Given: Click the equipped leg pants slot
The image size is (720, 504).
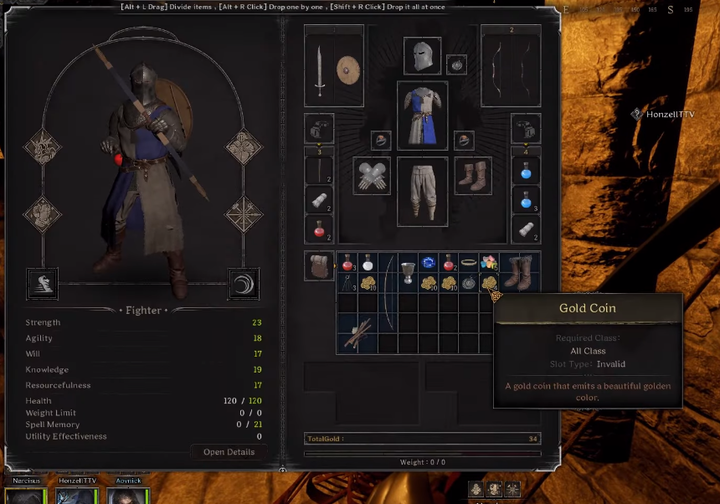Looking at the screenshot, I should [x=422, y=189].
